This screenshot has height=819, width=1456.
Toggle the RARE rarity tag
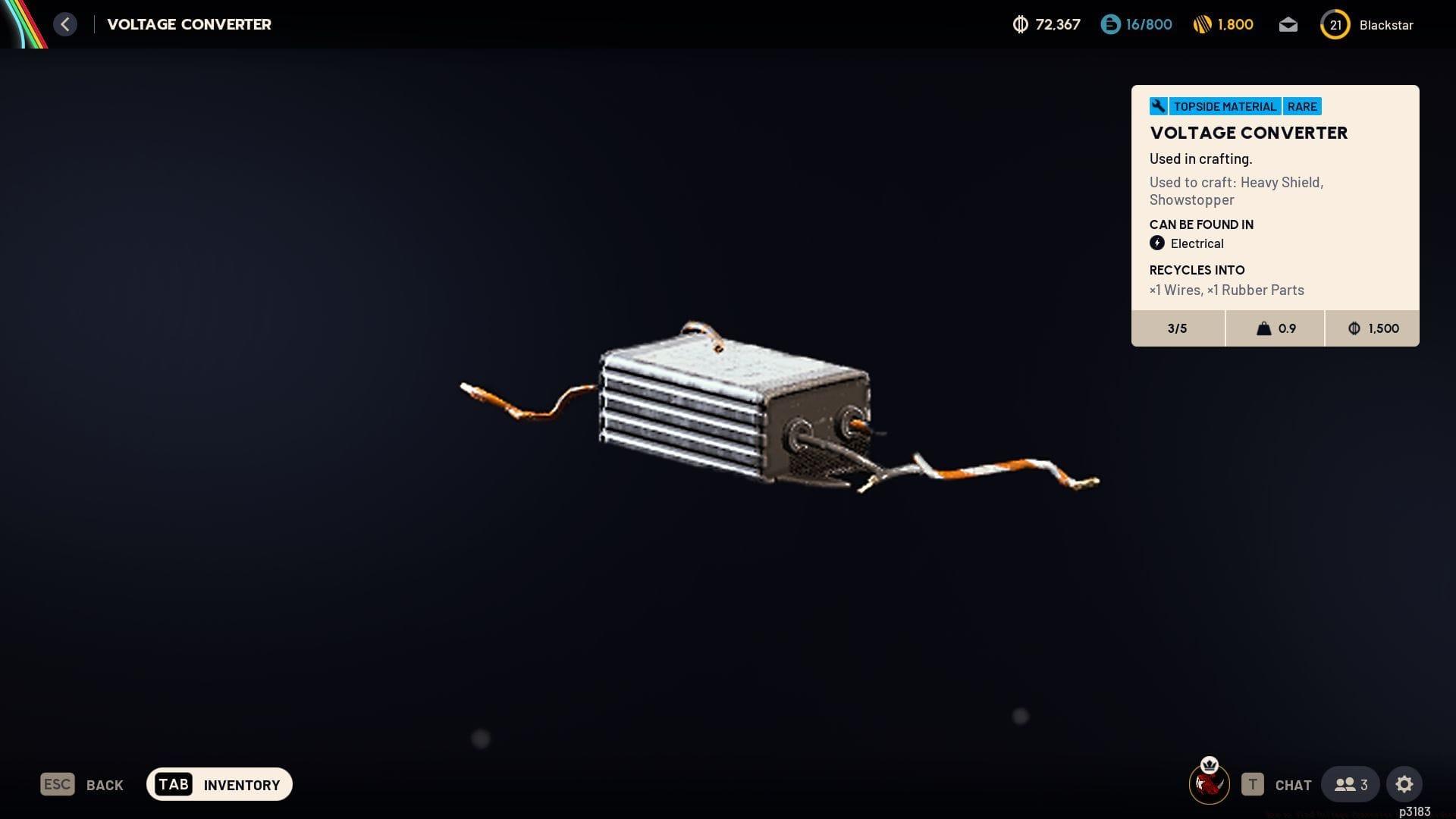pos(1302,106)
